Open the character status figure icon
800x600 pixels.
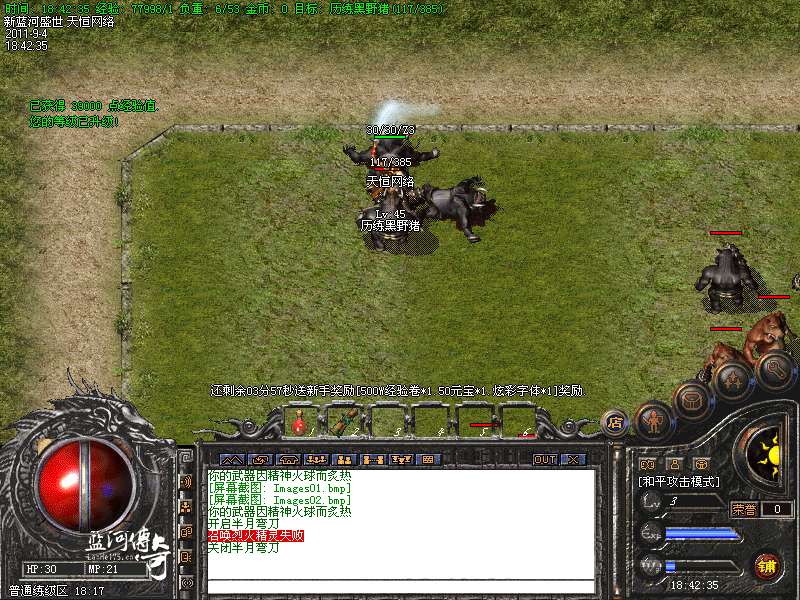tap(653, 420)
